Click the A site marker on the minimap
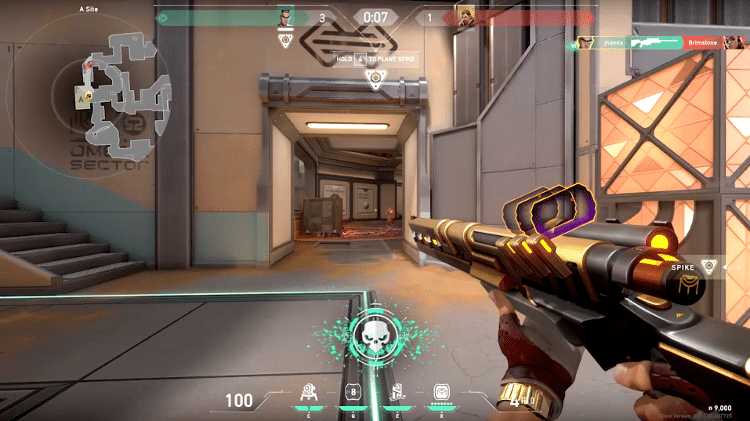Viewport: 750px width, 421px height. [79, 97]
